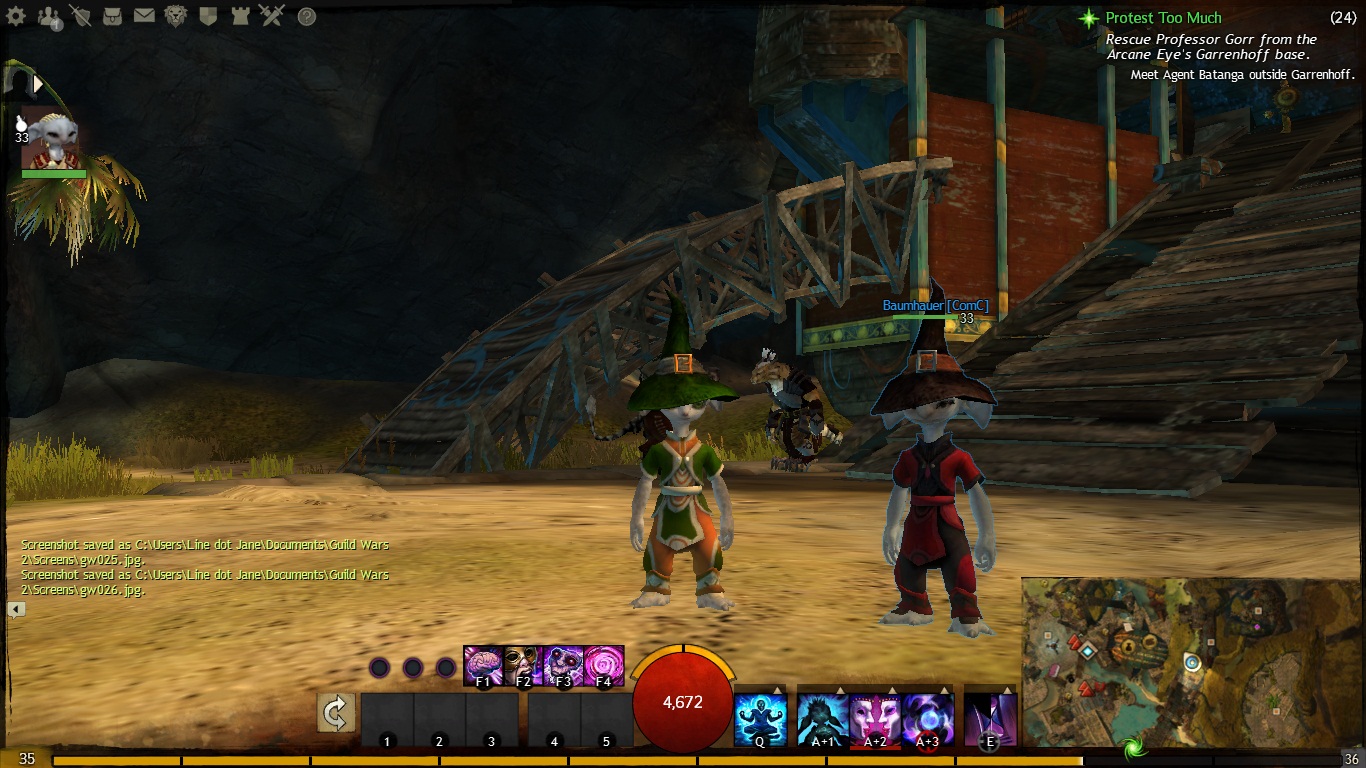
Task: Activate the elite skill in slot E
Action: (990, 720)
